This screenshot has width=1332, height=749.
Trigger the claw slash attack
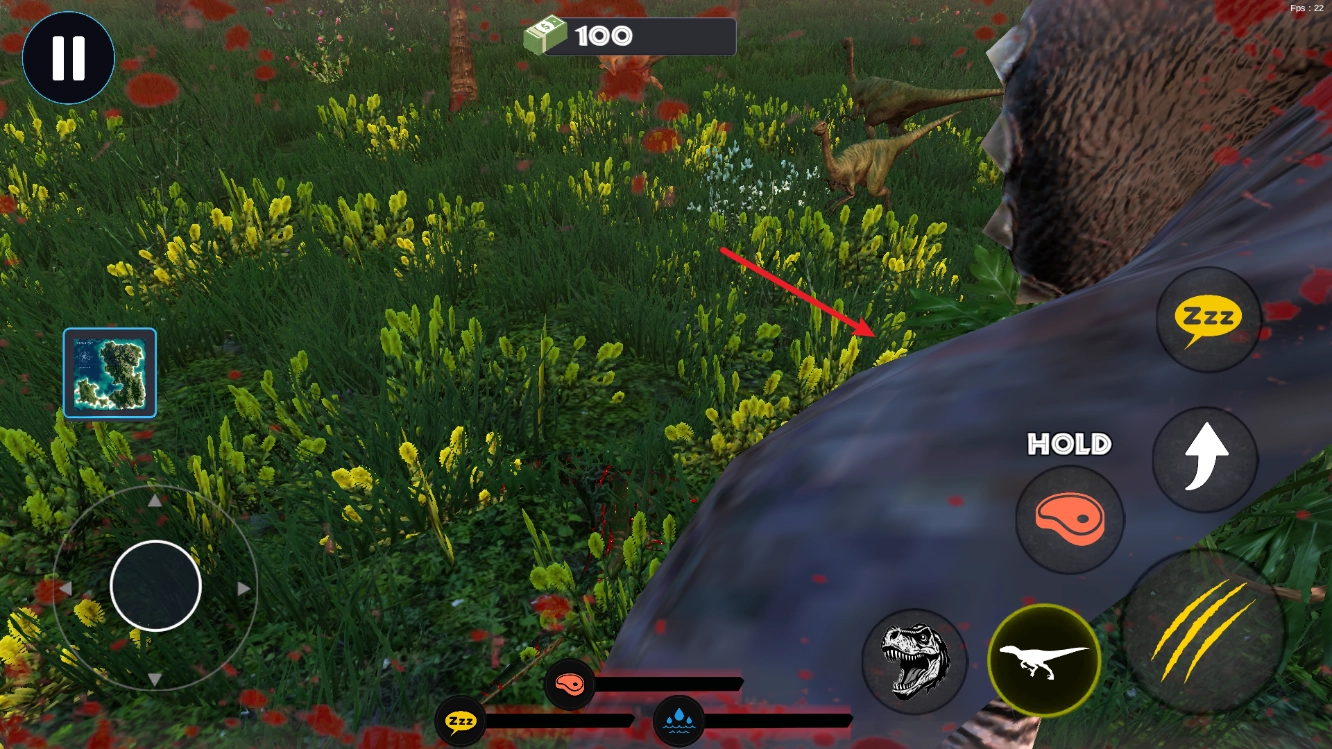click(1203, 630)
